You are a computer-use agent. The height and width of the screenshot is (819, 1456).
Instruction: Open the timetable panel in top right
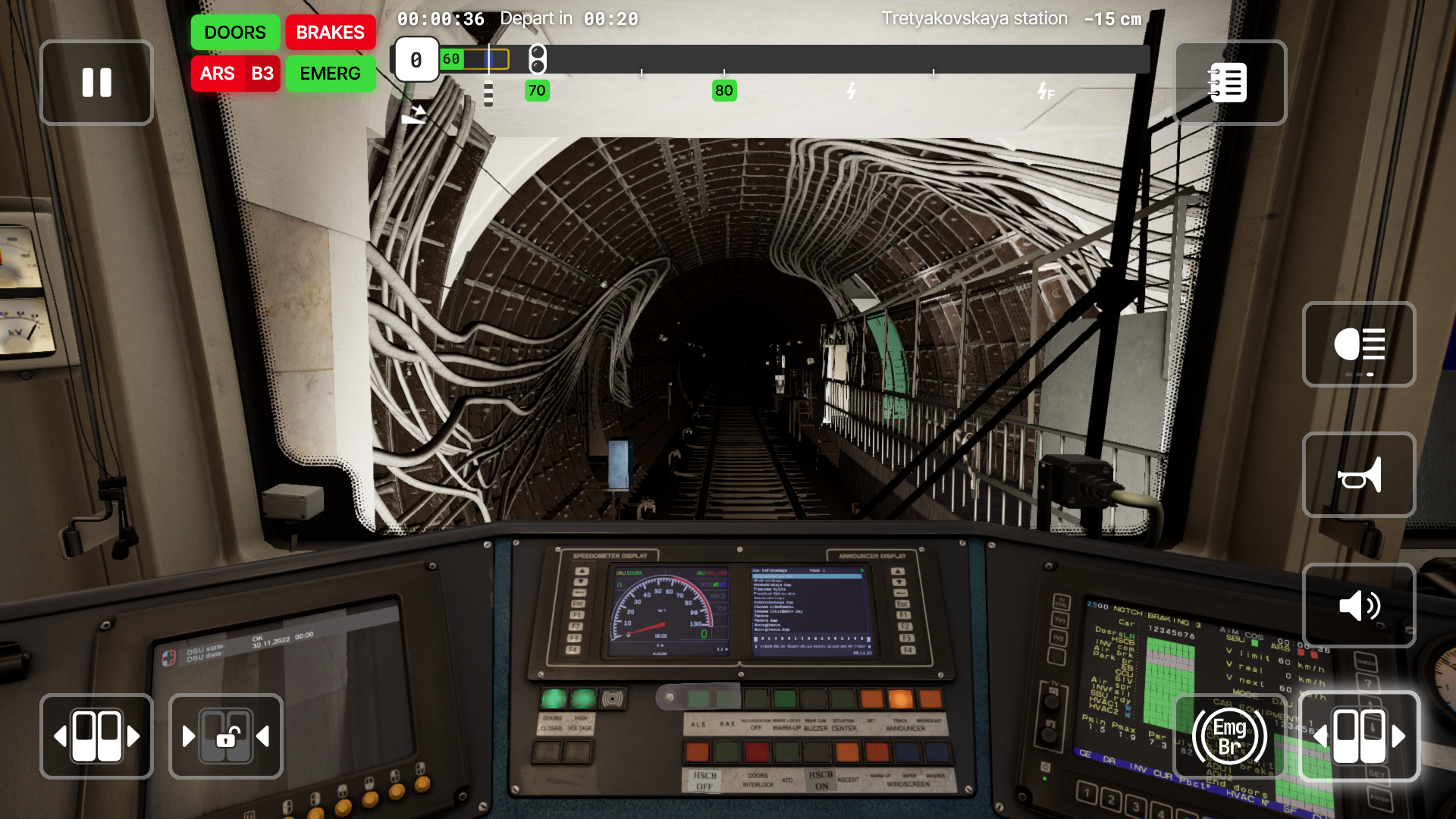coord(1229,83)
